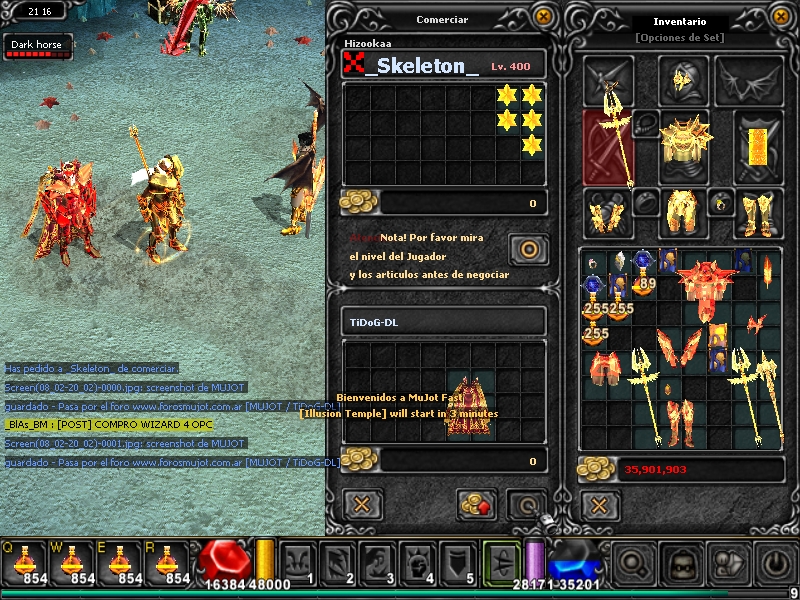Open the power button system menu

775,565
